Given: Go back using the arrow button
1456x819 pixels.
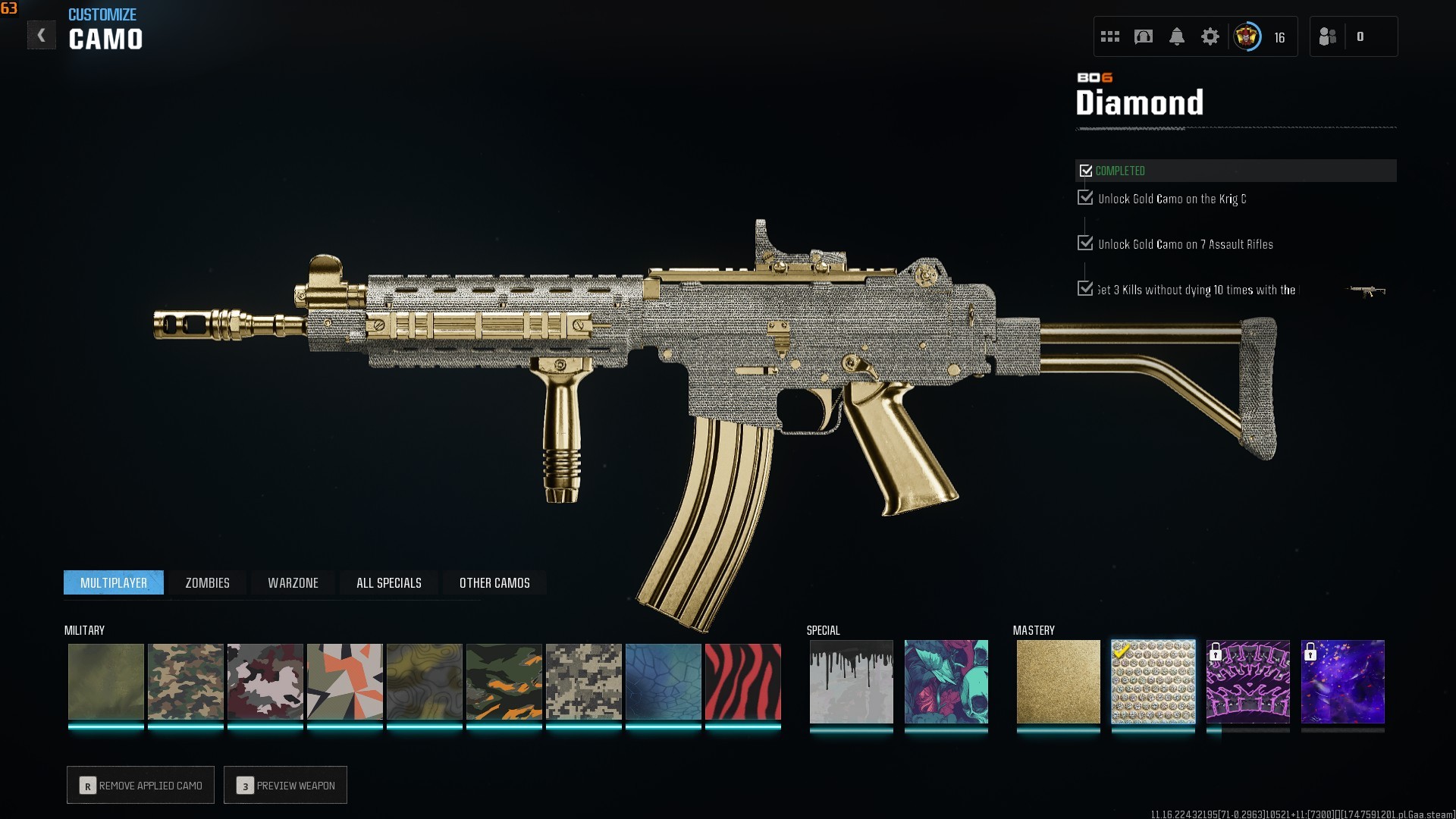Looking at the screenshot, I should click(x=41, y=36).
